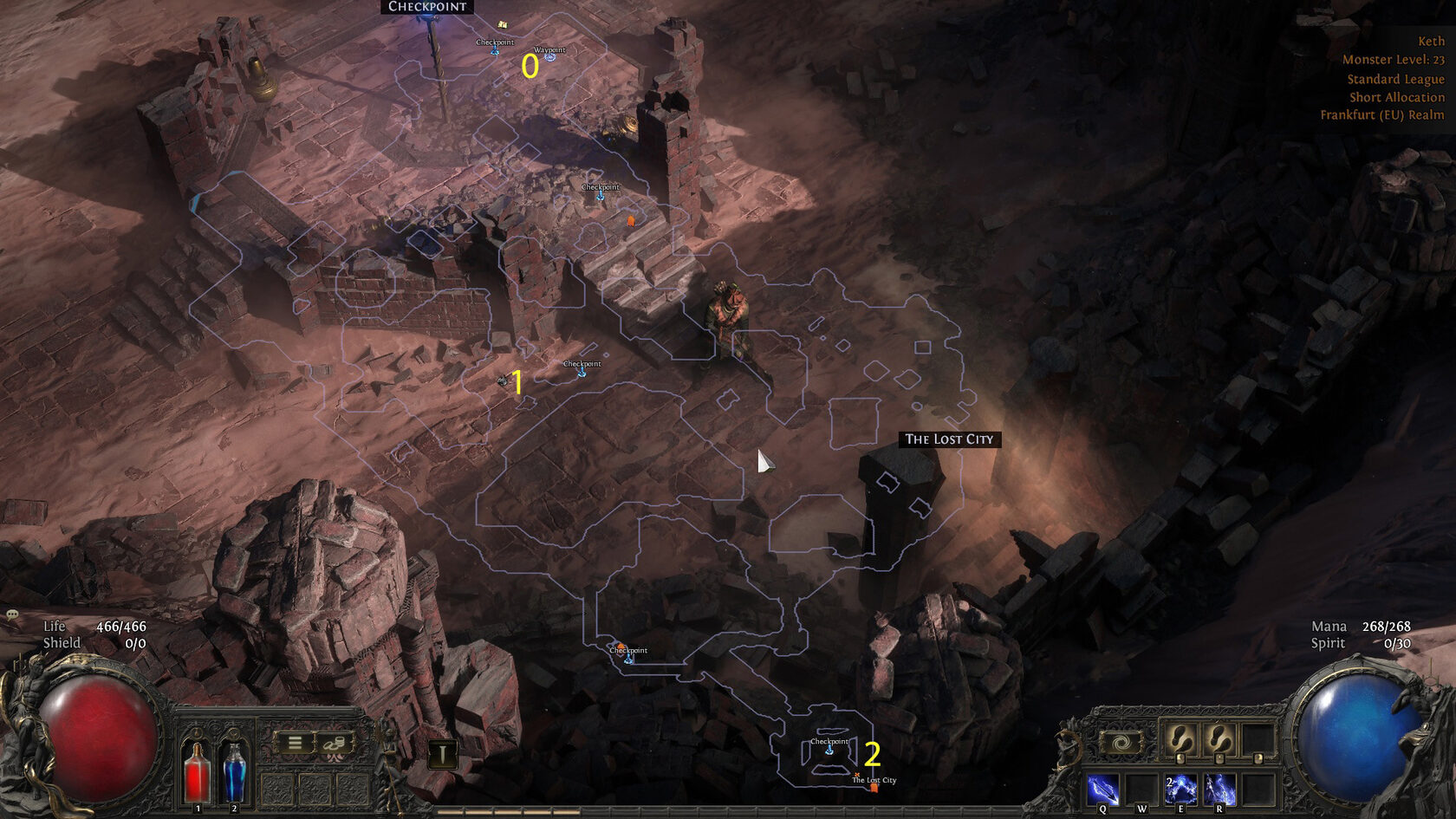Activate the swirl portal button

point(1121,743)
